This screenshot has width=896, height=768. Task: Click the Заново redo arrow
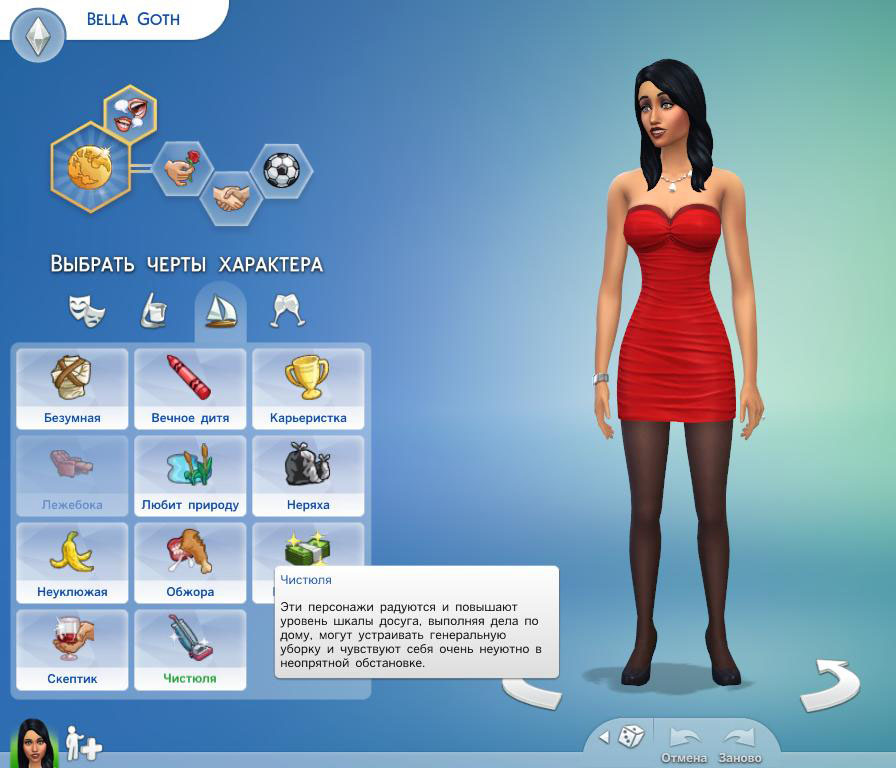[x=740, y=741]
